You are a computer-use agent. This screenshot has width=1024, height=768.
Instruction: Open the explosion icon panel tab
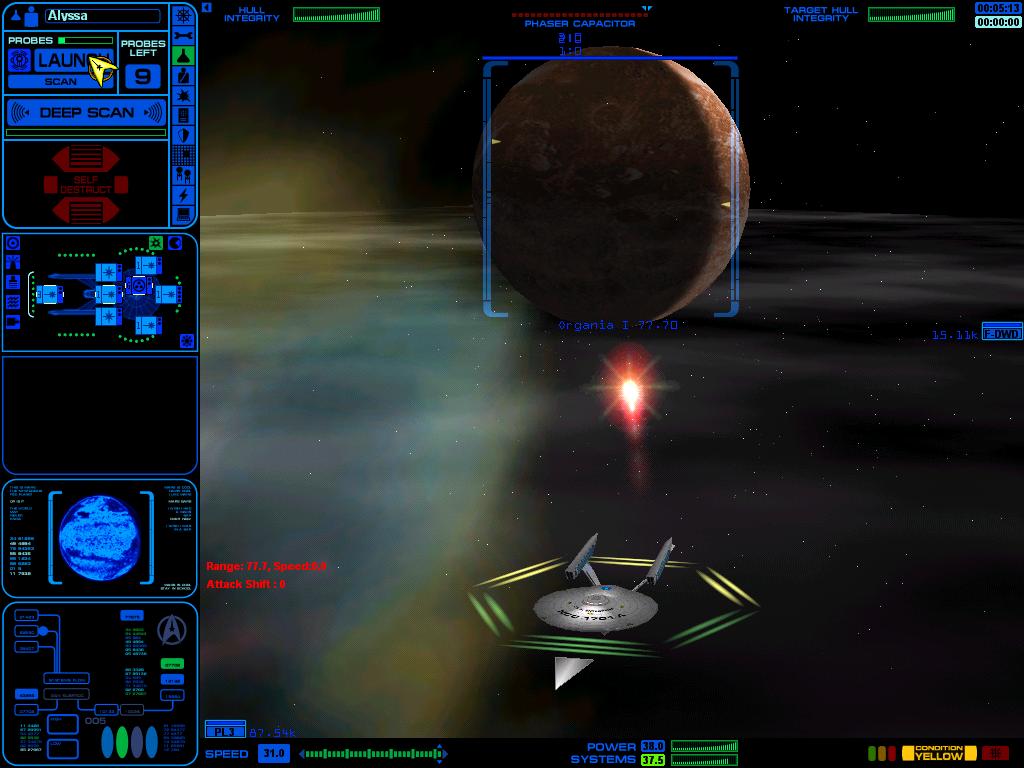coord(183,95)
